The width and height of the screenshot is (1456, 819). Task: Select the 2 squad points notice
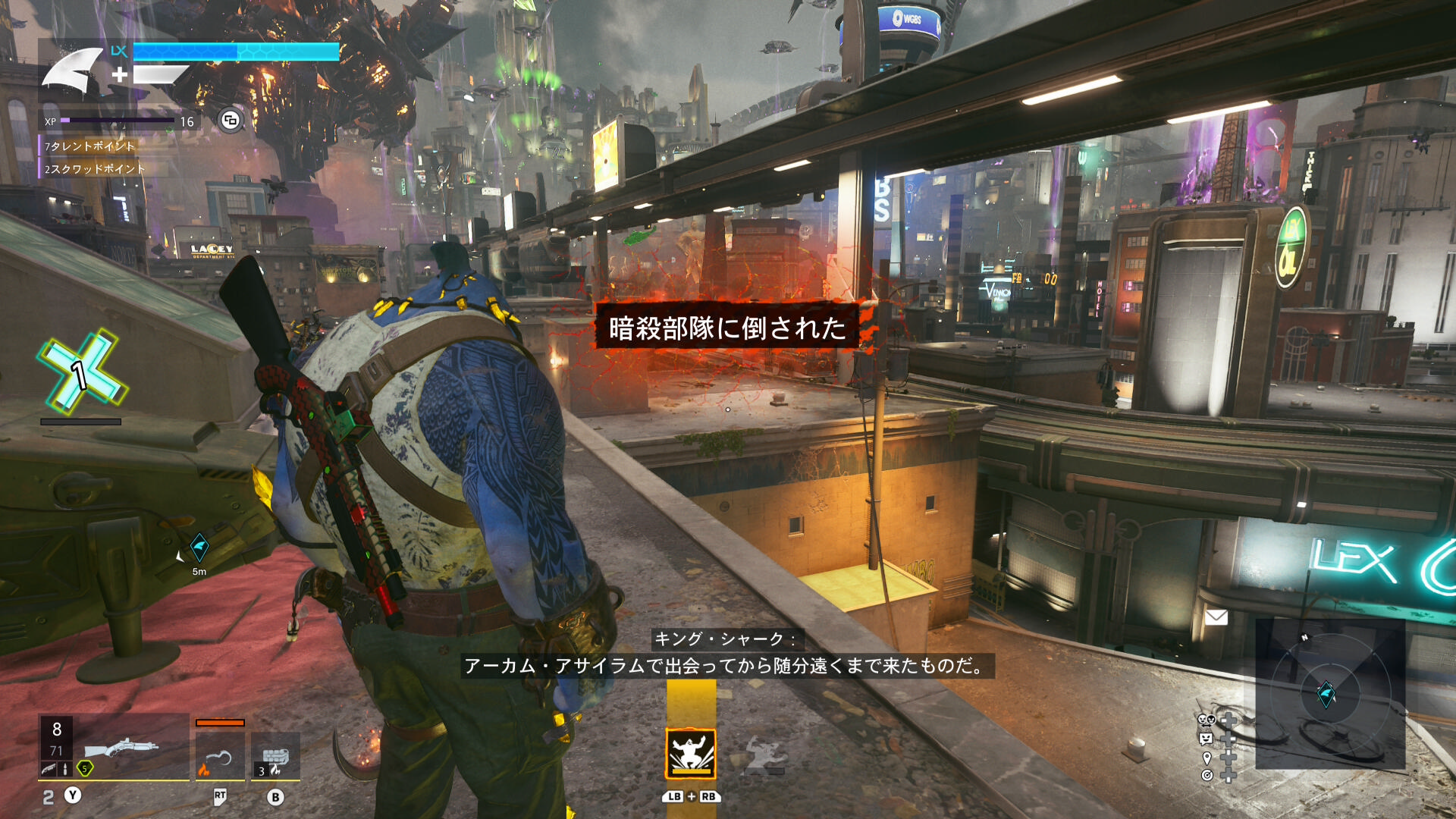pos(94,168)
